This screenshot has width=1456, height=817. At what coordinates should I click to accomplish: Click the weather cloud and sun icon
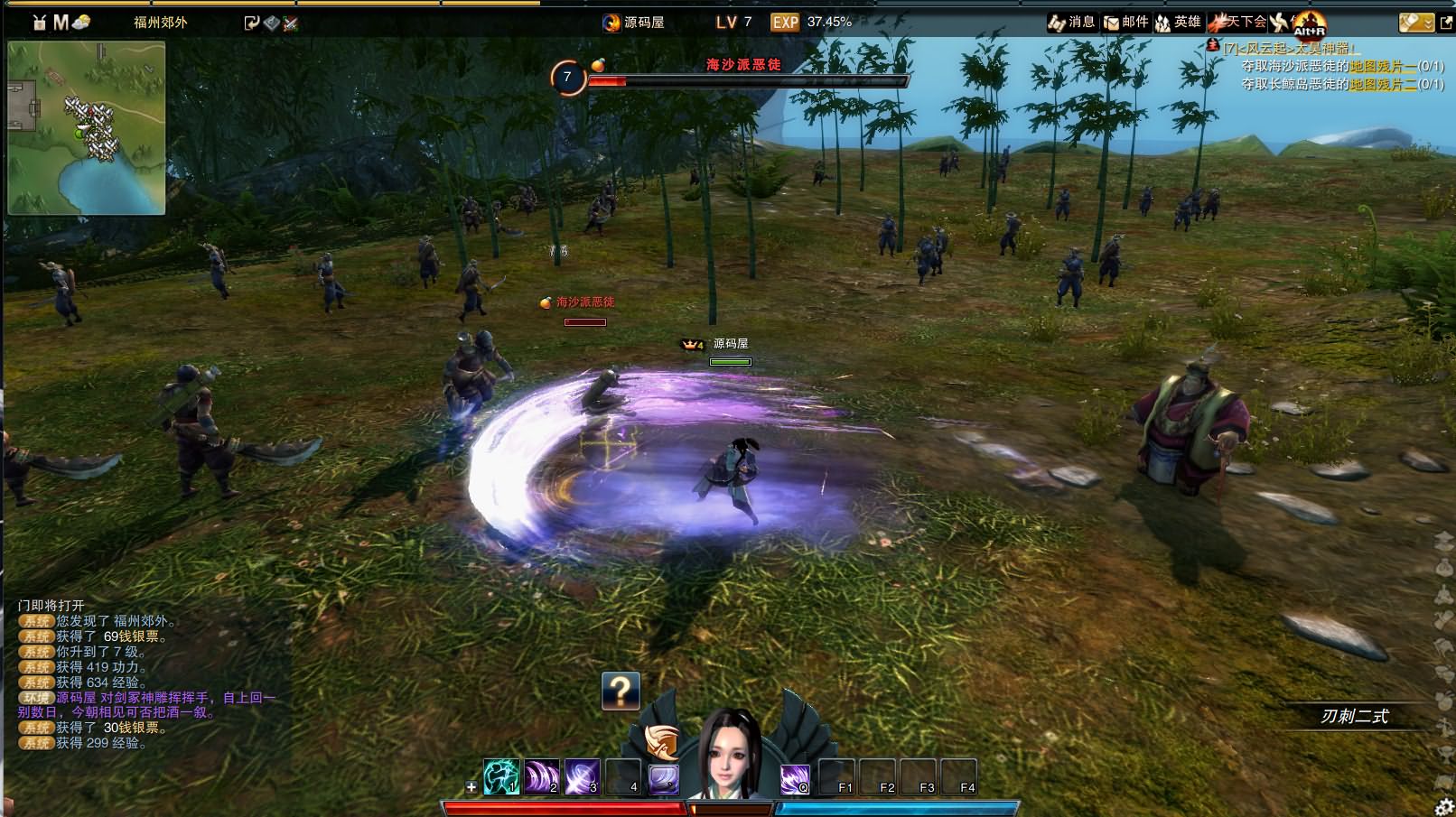[x=81, y=22]
